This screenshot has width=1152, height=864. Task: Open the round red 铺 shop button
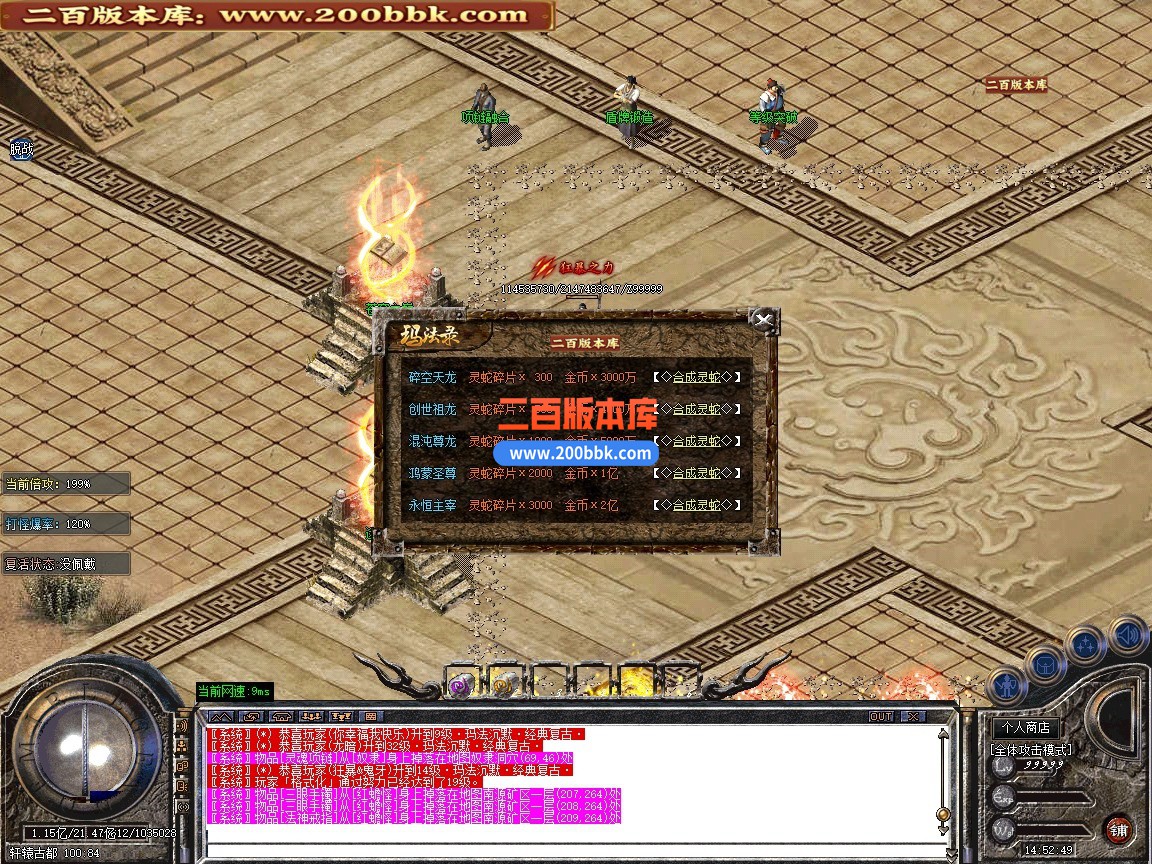[x=1118, y=829]
